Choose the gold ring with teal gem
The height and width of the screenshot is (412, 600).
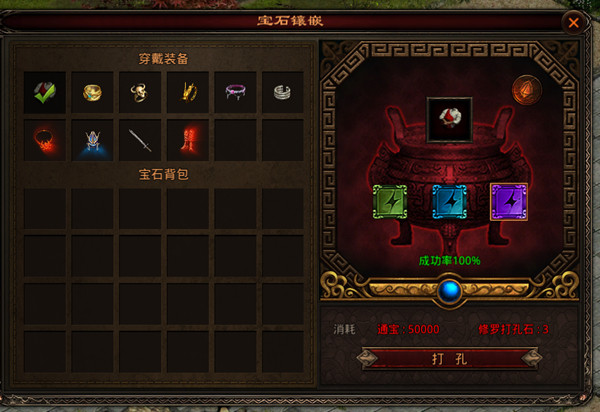(92, 92)
